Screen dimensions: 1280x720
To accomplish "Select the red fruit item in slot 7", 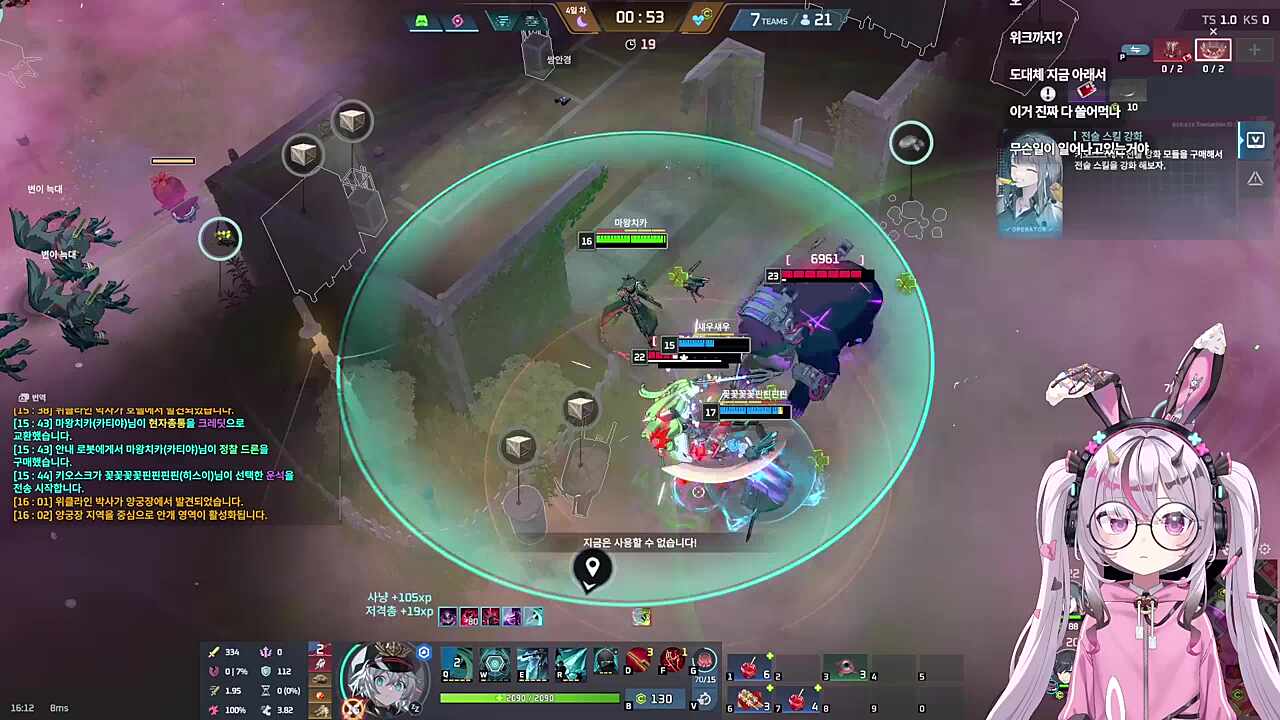I will coord(797,698).
